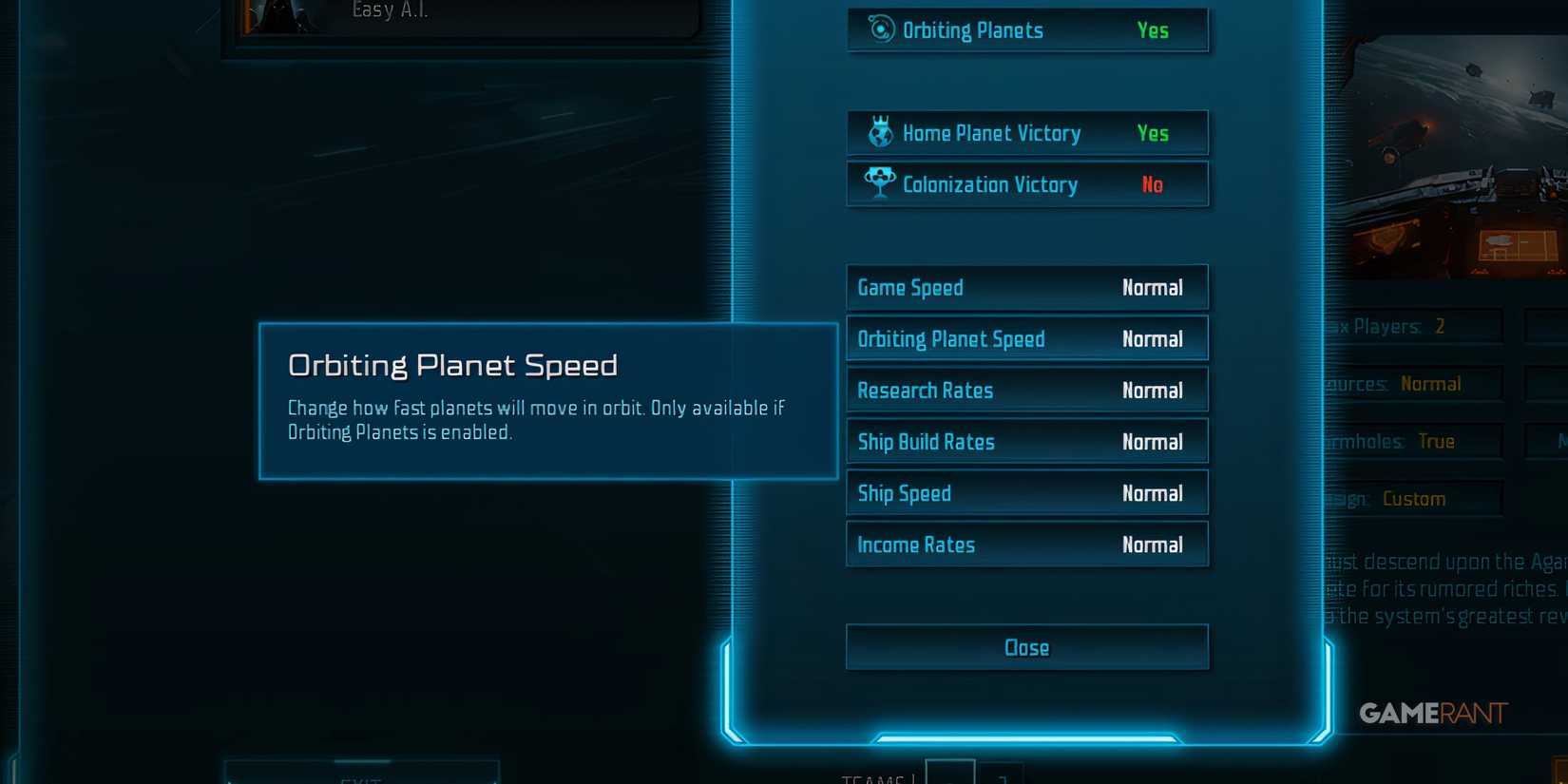The image size is (1568, 784).
Task: Click the Custom design setting
Action: click(x=1414, y=498)
